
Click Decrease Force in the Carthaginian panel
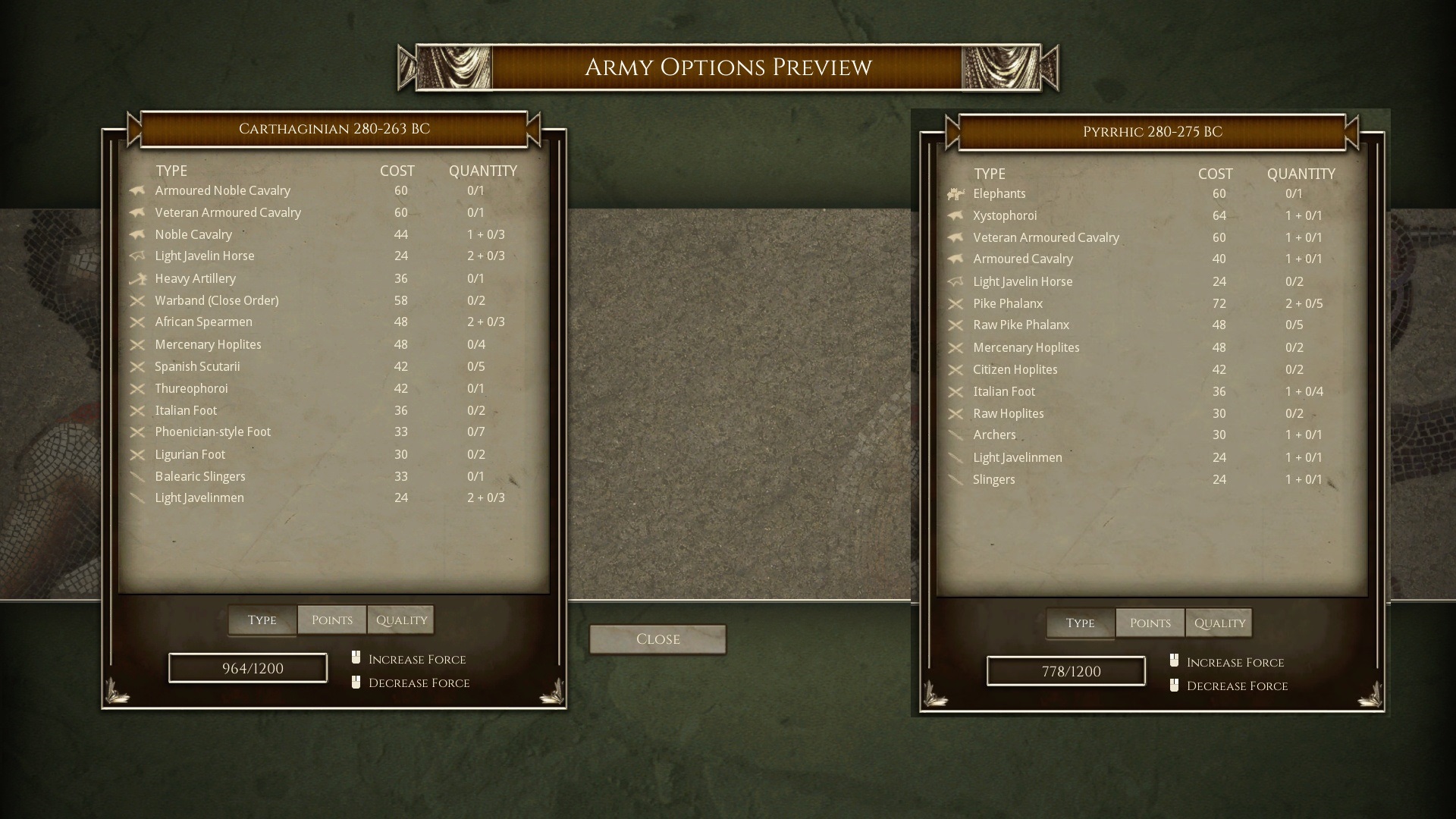click(x=418, y=682)
